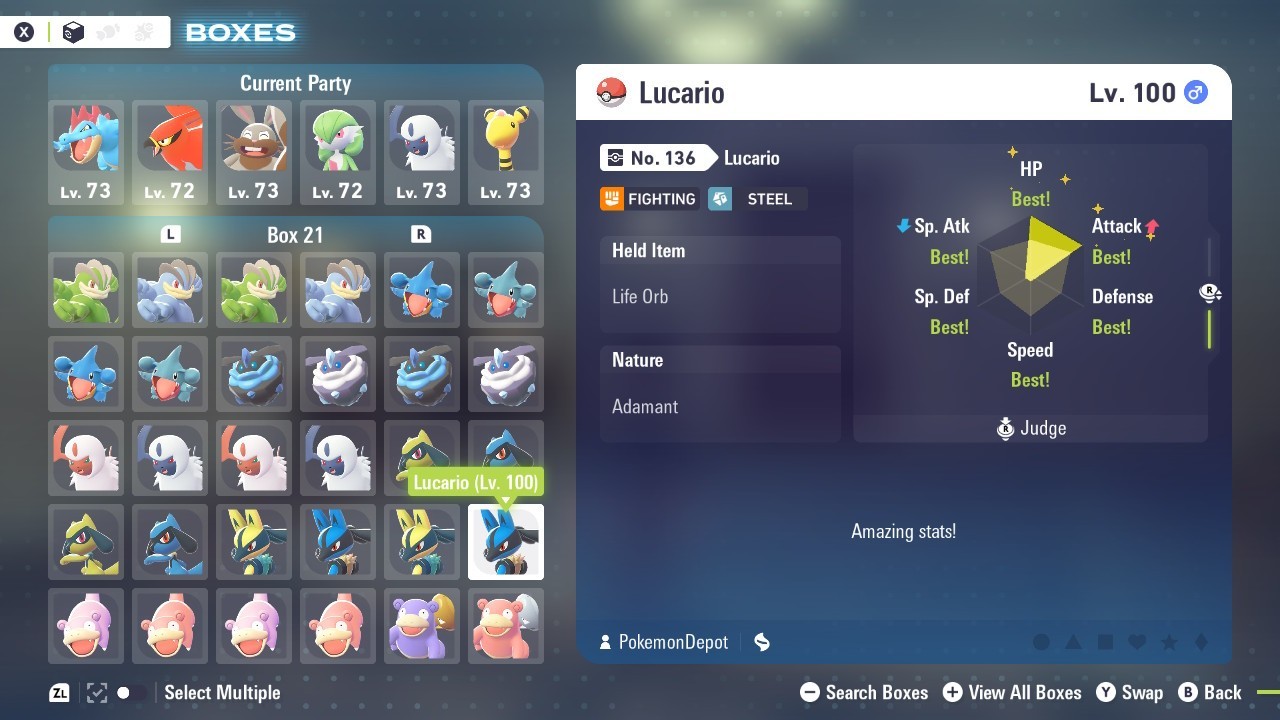This screenshot has height=720, width=1280.
Task: Go to the next box with R arrow
Action: tap(421, 234)
